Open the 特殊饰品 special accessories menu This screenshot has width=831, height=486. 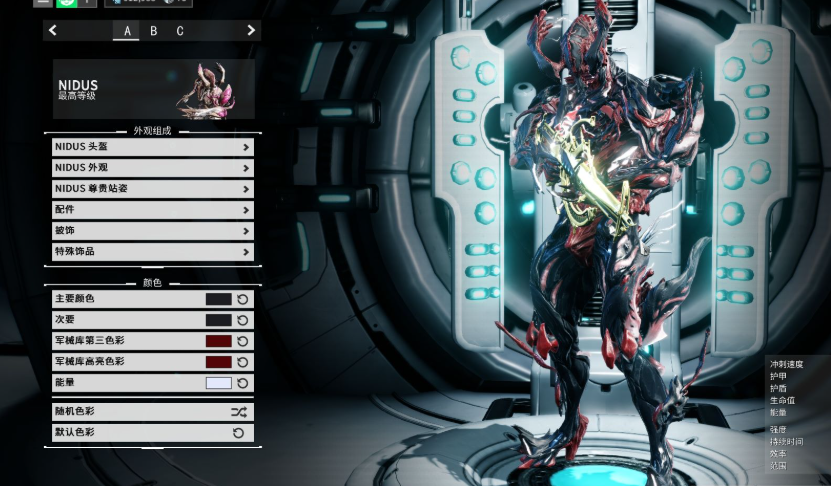(153, 252)
